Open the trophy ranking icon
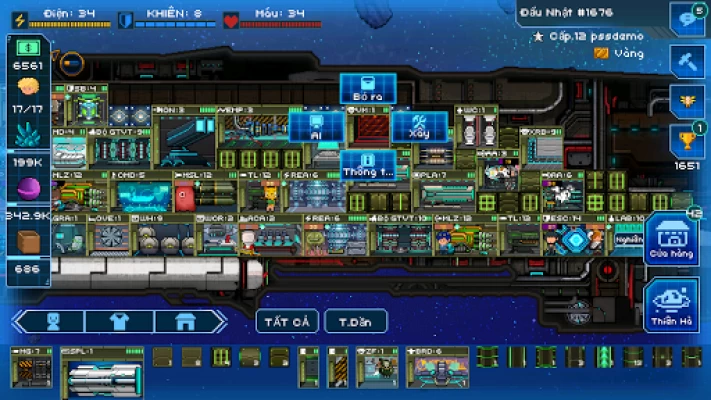The height and width of the screenshot is (400, 711). point(688,141)
